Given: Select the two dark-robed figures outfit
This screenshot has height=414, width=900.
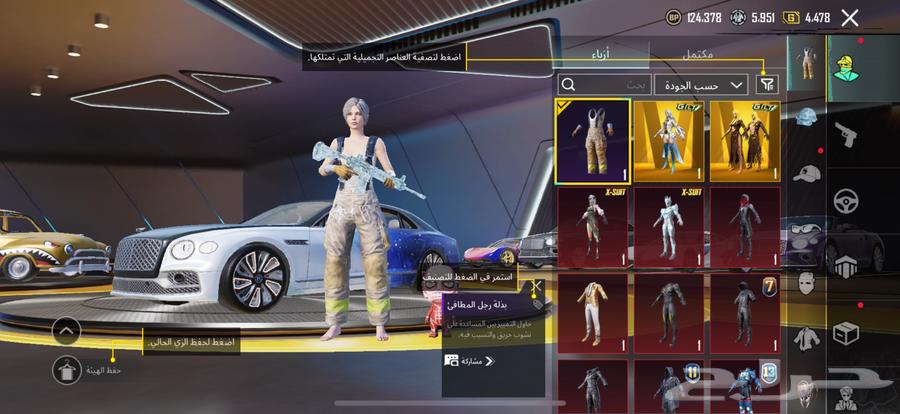Looking at the screenshot, I should (x=744, y=141).
